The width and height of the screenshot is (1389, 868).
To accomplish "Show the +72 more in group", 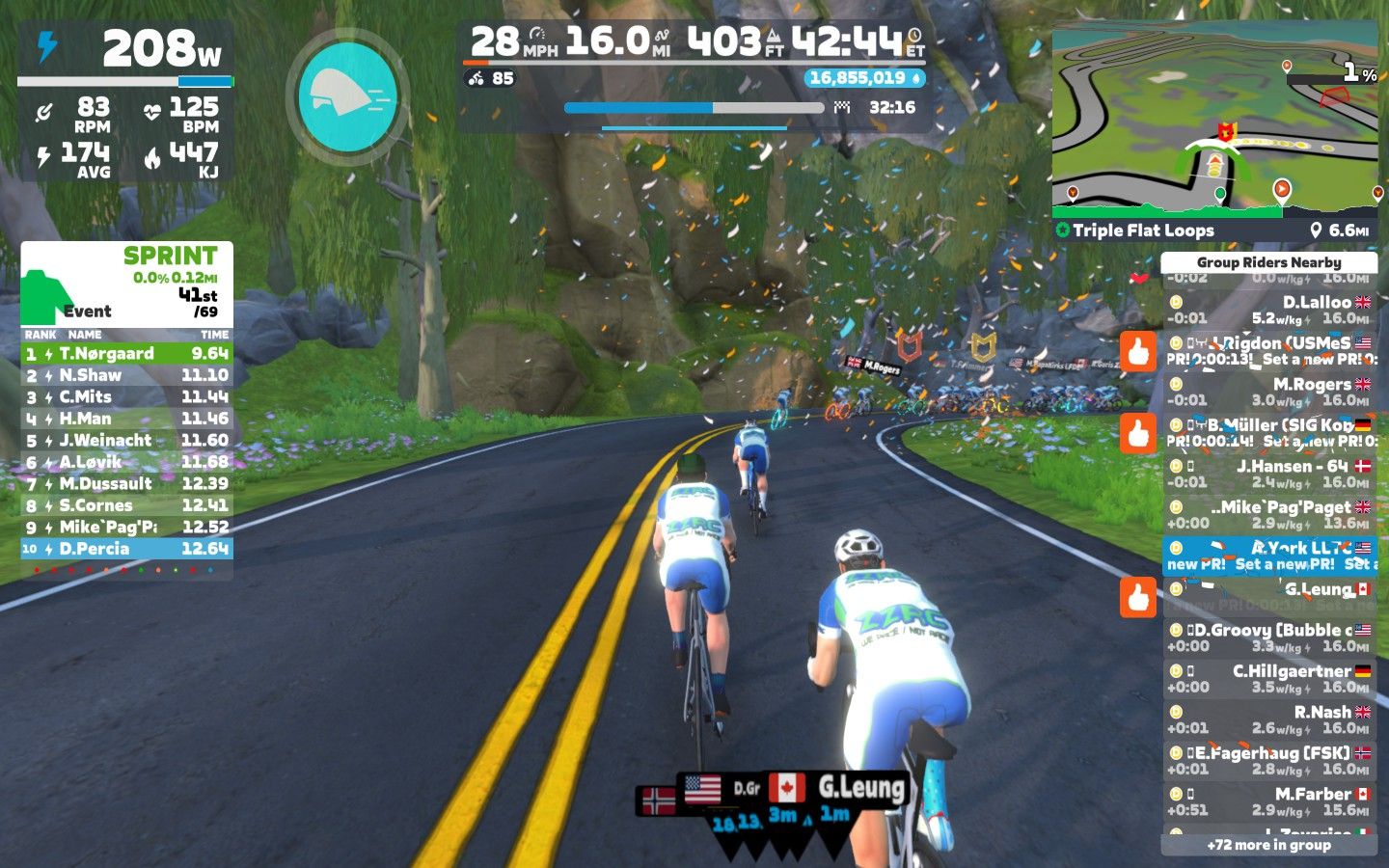I will coord(1268,845).
